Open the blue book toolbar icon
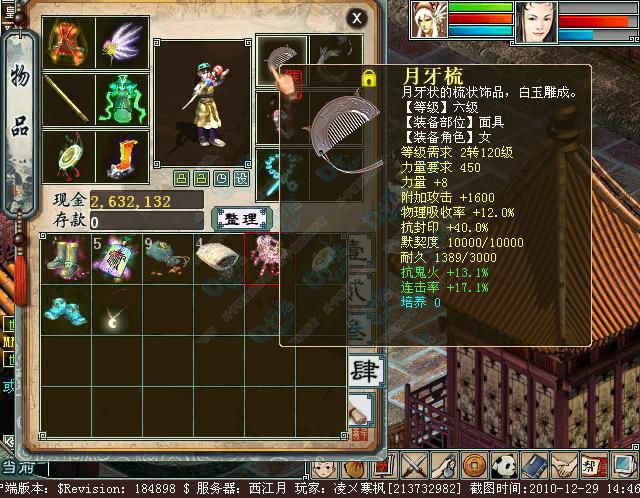Screen dimensions: 640x498 [533, 466]
